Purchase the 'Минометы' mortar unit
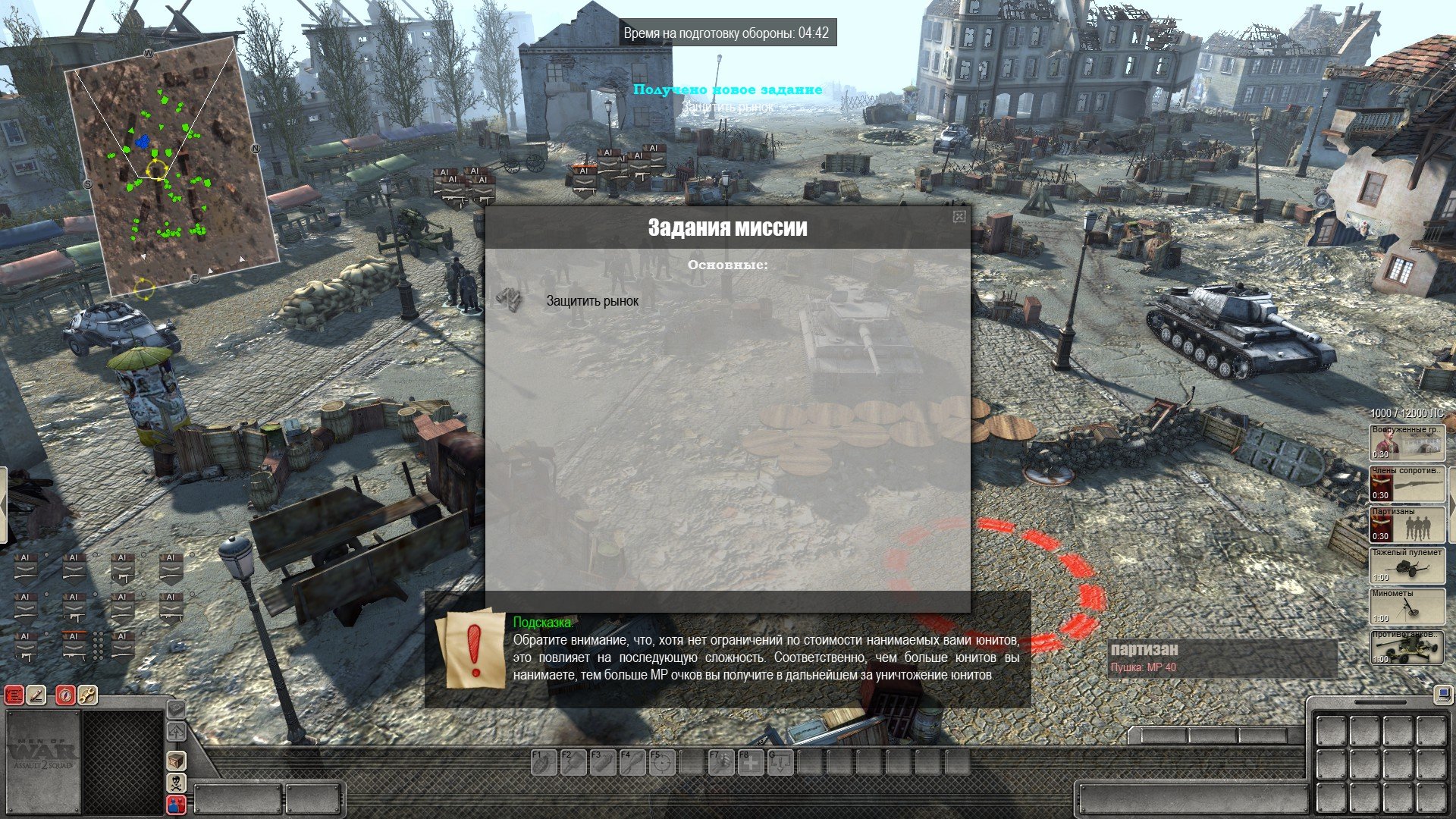Screen dimensions: 1456x819 click(1407, 606)
